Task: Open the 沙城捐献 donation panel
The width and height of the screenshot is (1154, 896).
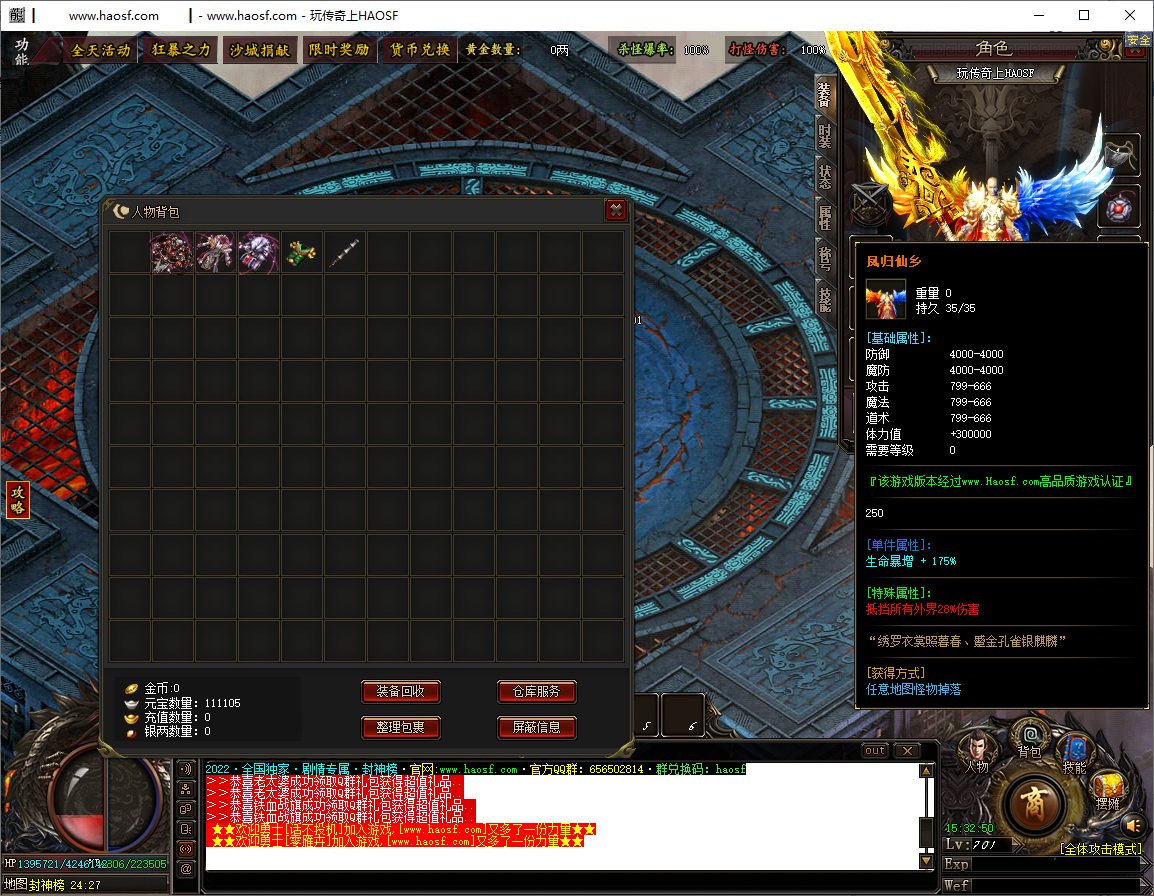Action: click(x=260, y=50)
